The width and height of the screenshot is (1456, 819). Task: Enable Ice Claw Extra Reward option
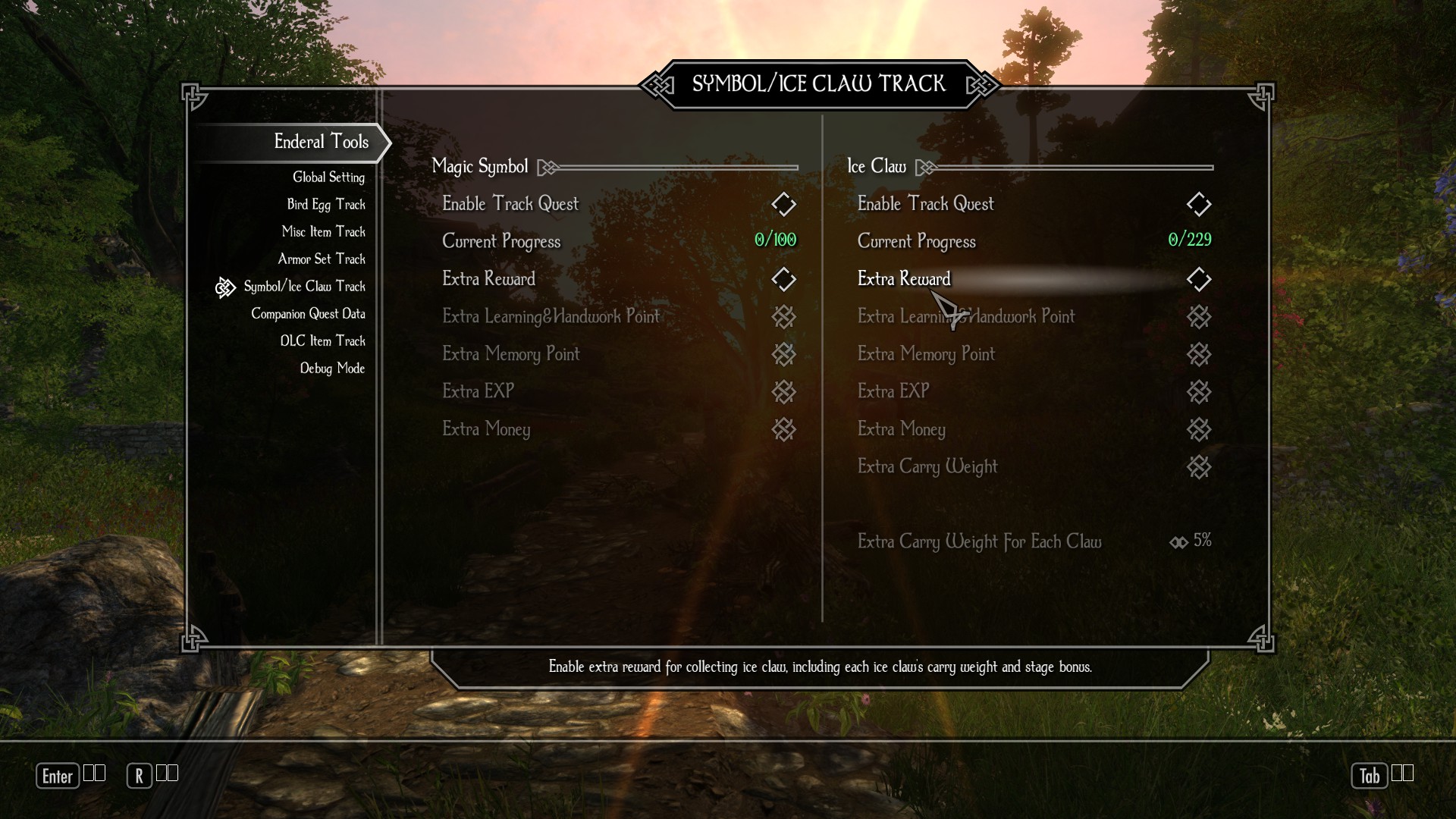(x=1198, y=279)
